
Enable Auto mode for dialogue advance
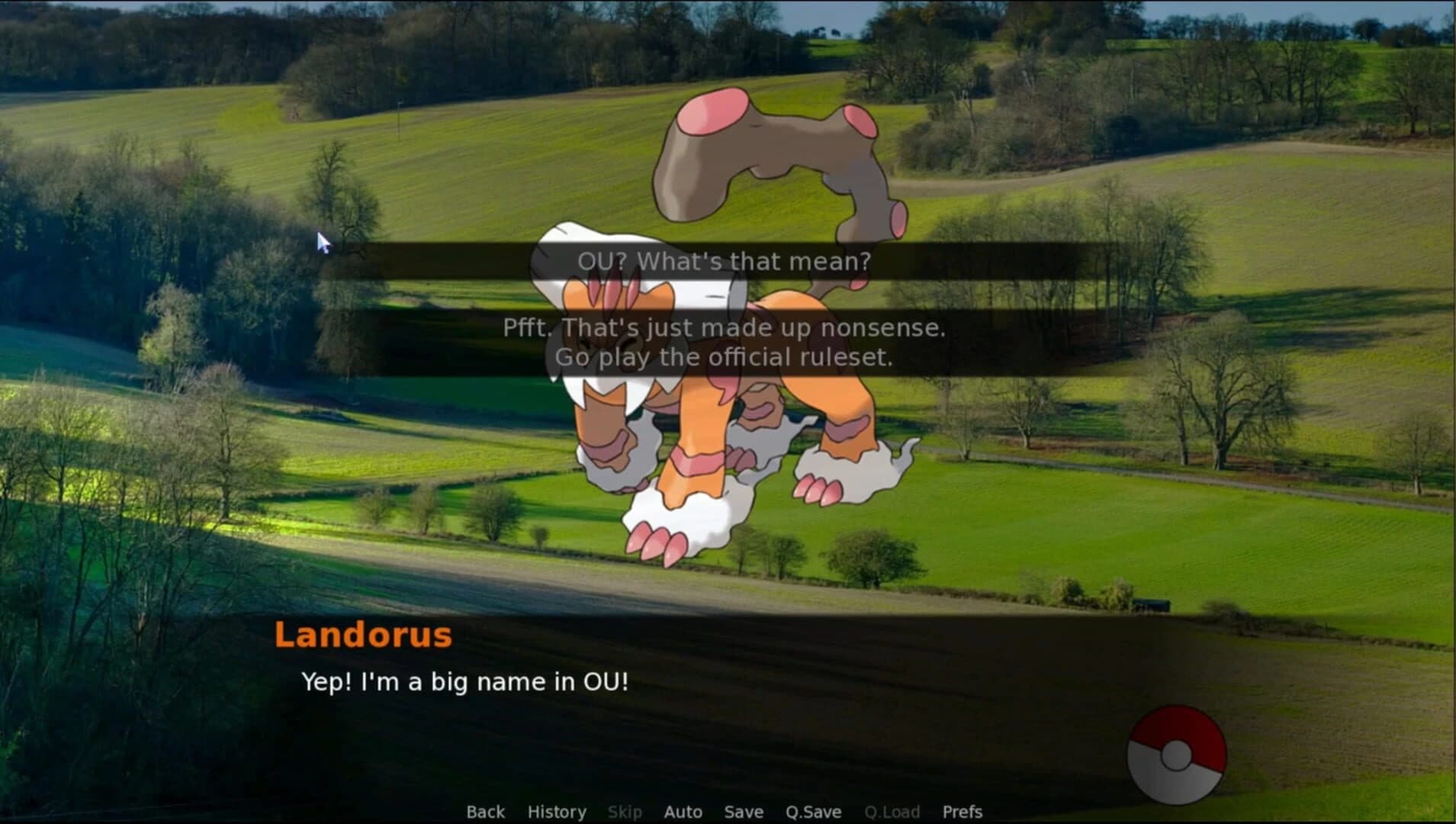point(683,812)
